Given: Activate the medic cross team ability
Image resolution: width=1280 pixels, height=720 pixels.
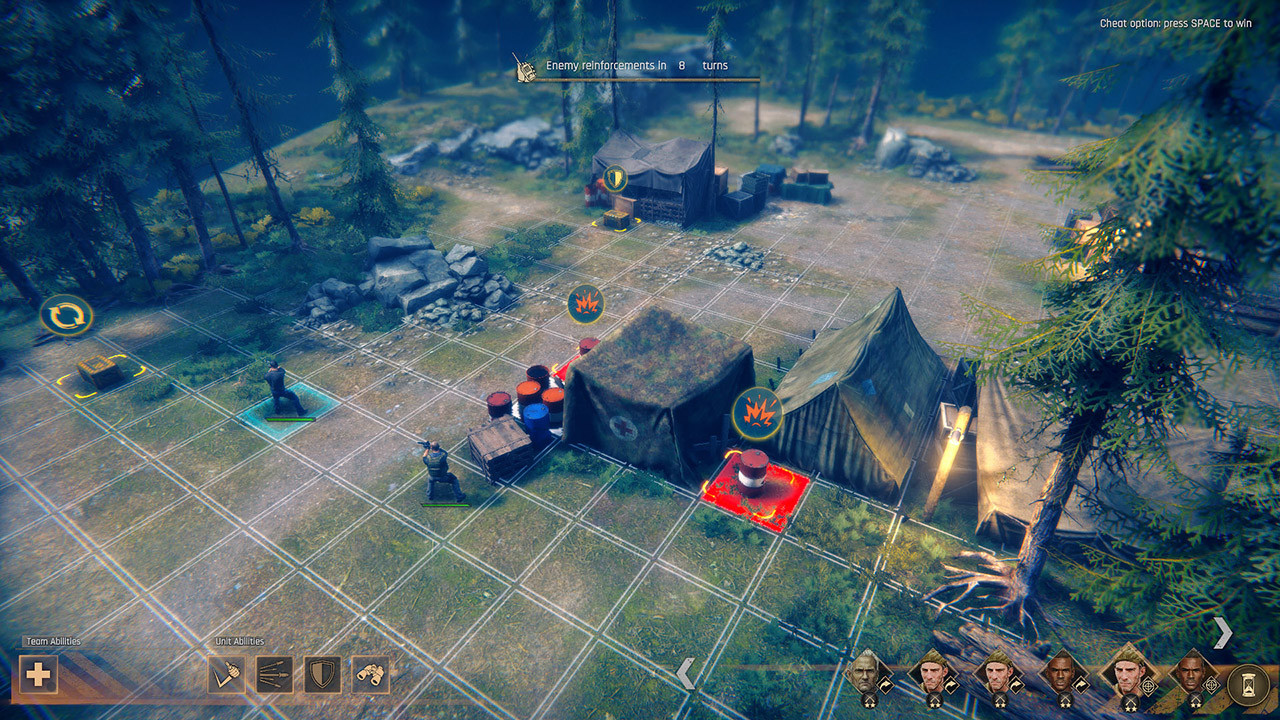Looking at the screenshot, I should pos(38,674).
